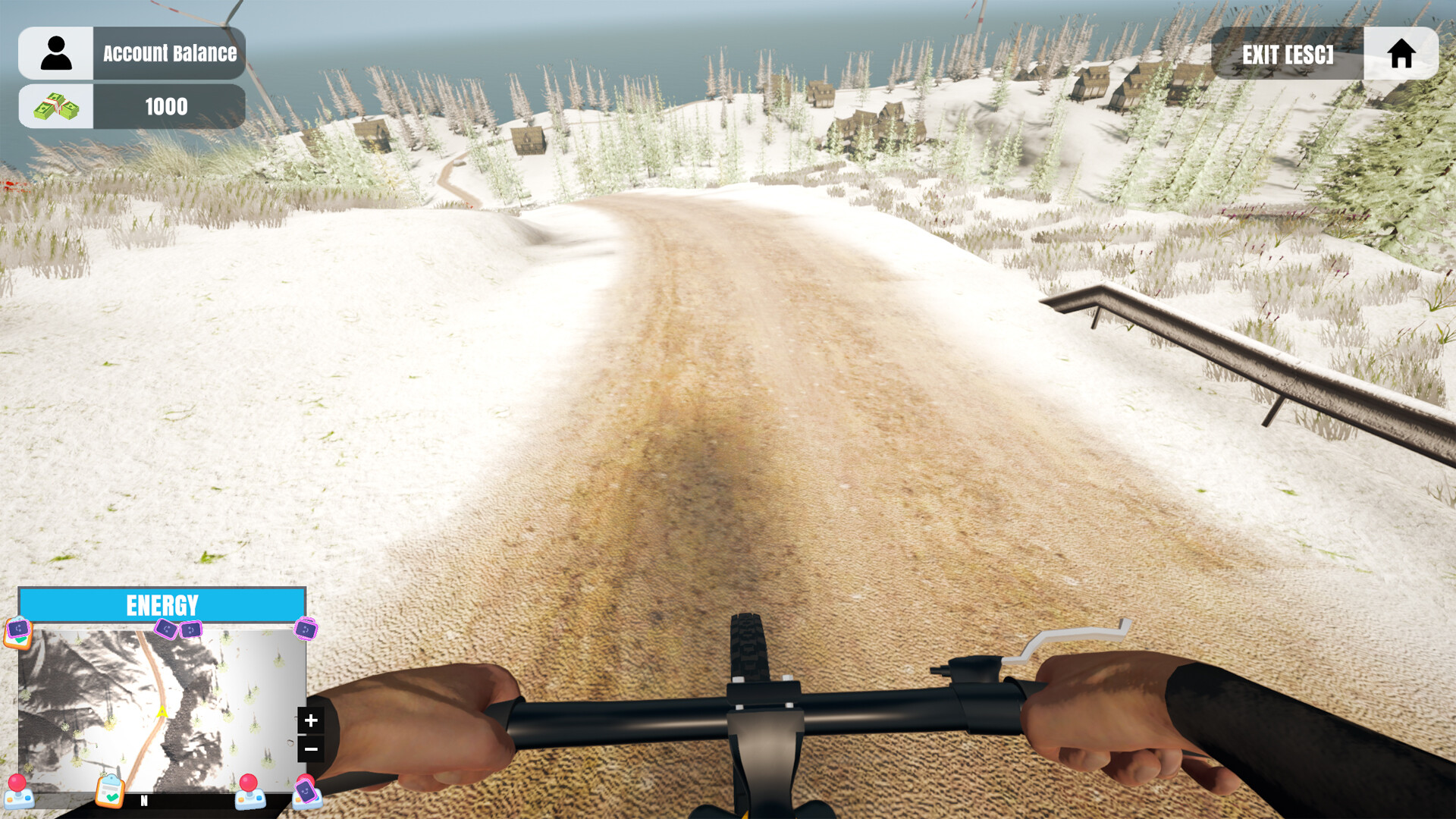Click the money stack icon showing balance
Viewport: 1456px width, 819px height.
(56, 106)
